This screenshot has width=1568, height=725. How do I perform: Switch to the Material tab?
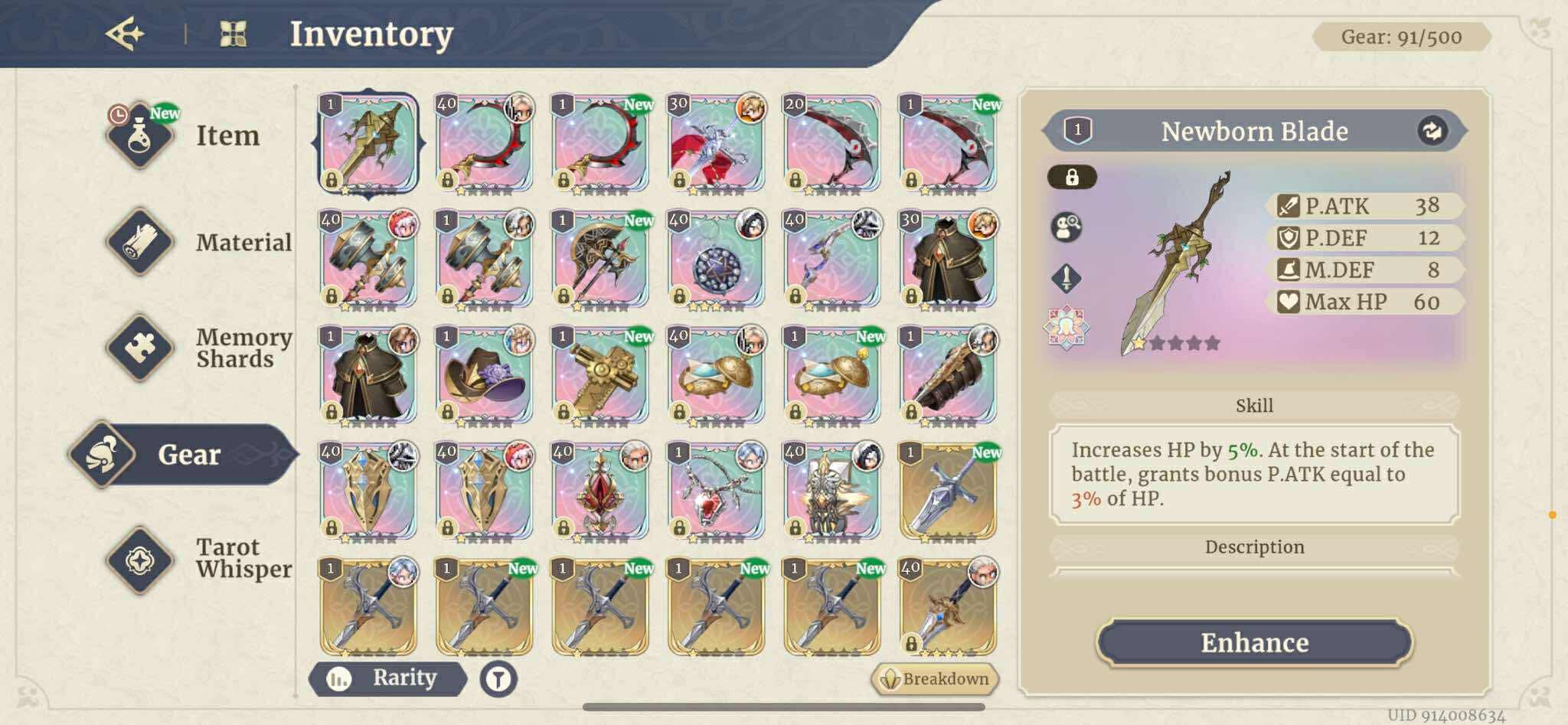coord(140,242)
